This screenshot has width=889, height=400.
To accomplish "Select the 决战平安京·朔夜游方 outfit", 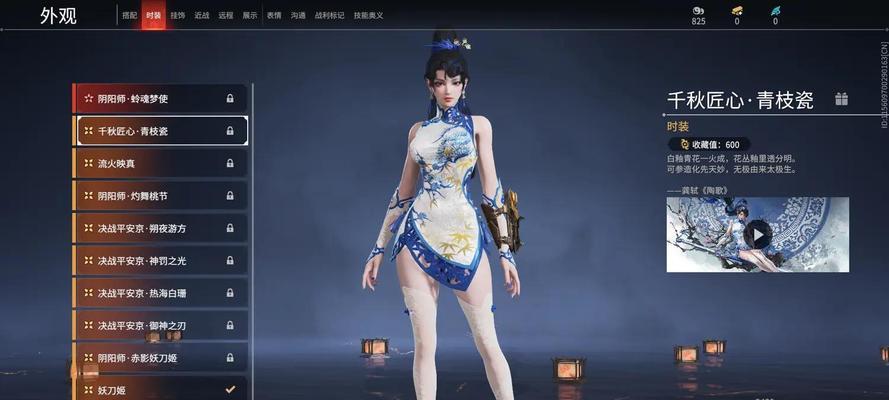I will [x=160, y=228].
